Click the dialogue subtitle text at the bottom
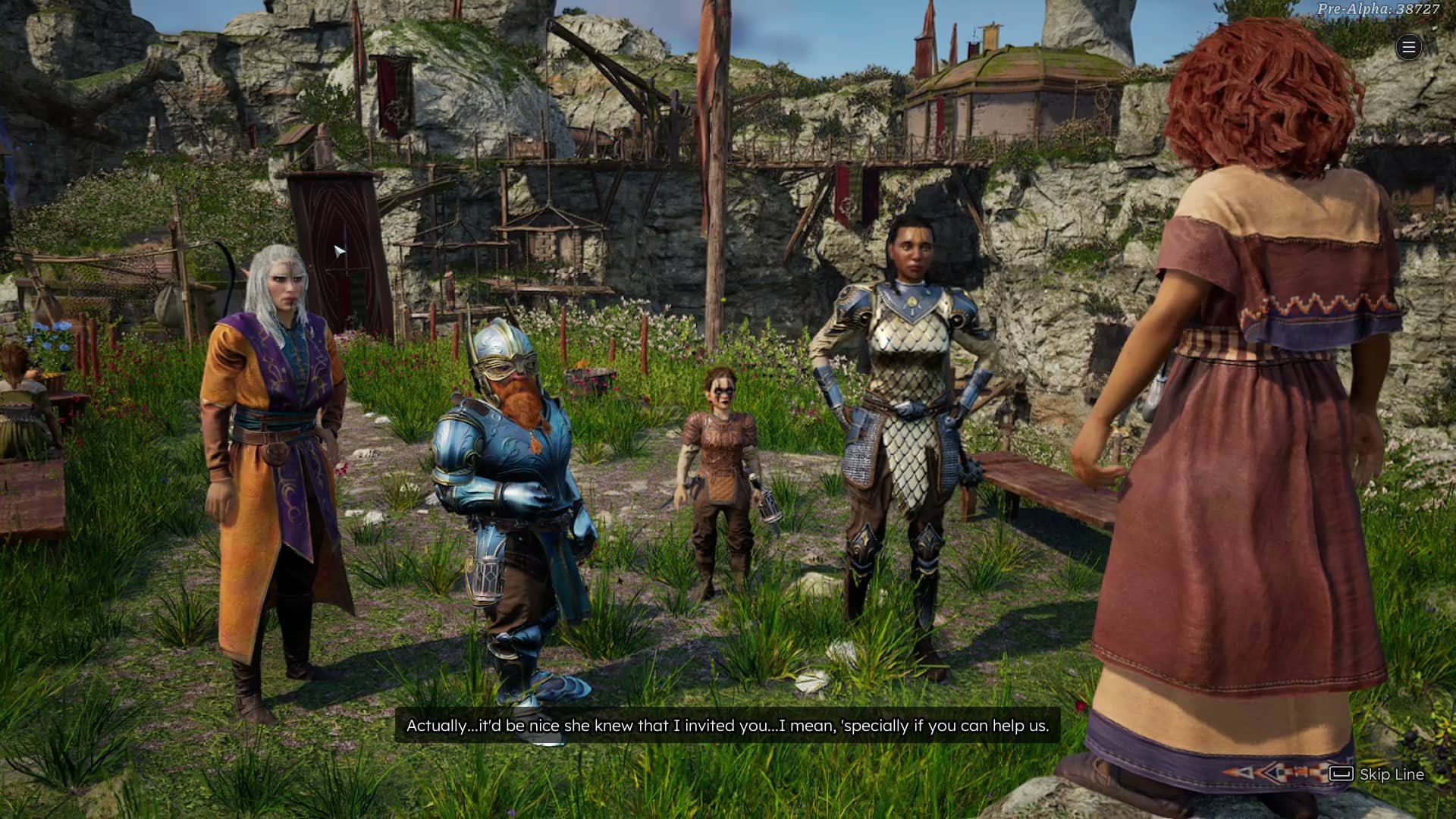This screenshot has height=819, width=1456. [x=726, y=725]
